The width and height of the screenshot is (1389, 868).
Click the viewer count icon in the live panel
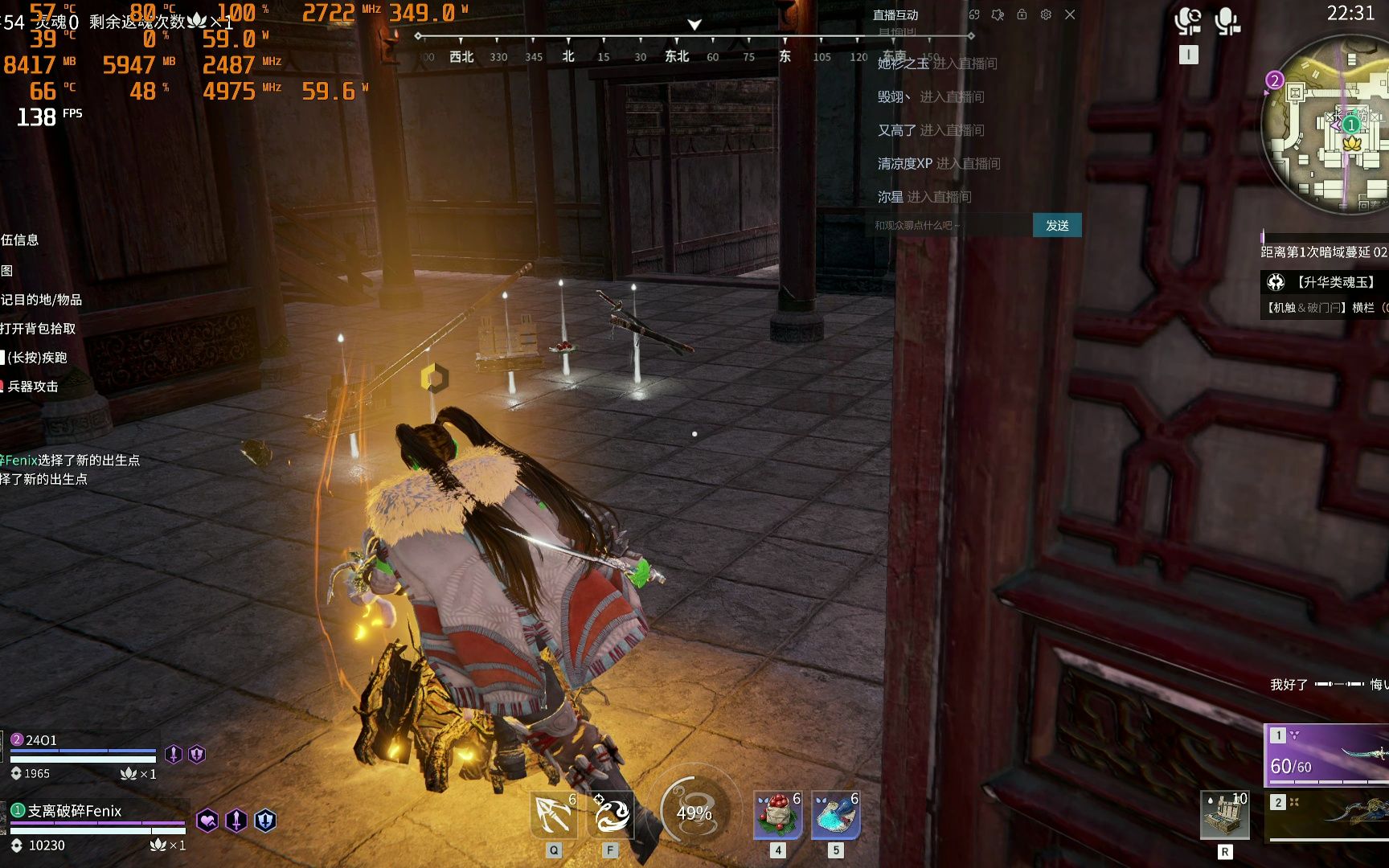[x=976, y=14]
